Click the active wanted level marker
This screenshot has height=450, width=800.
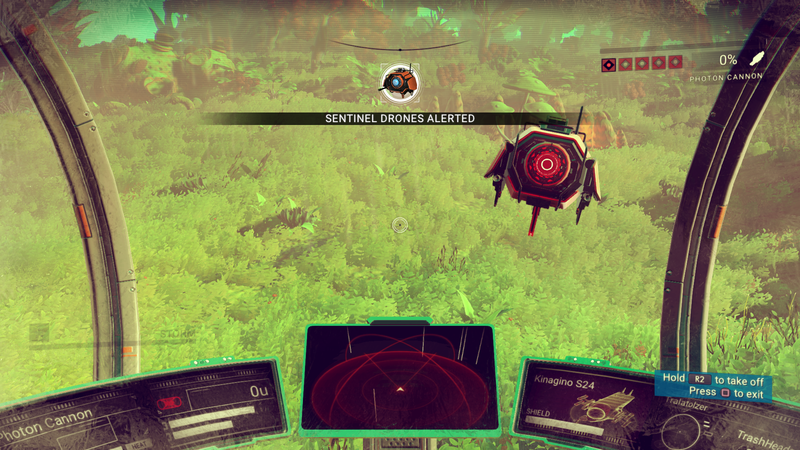(x=608, y=64)
